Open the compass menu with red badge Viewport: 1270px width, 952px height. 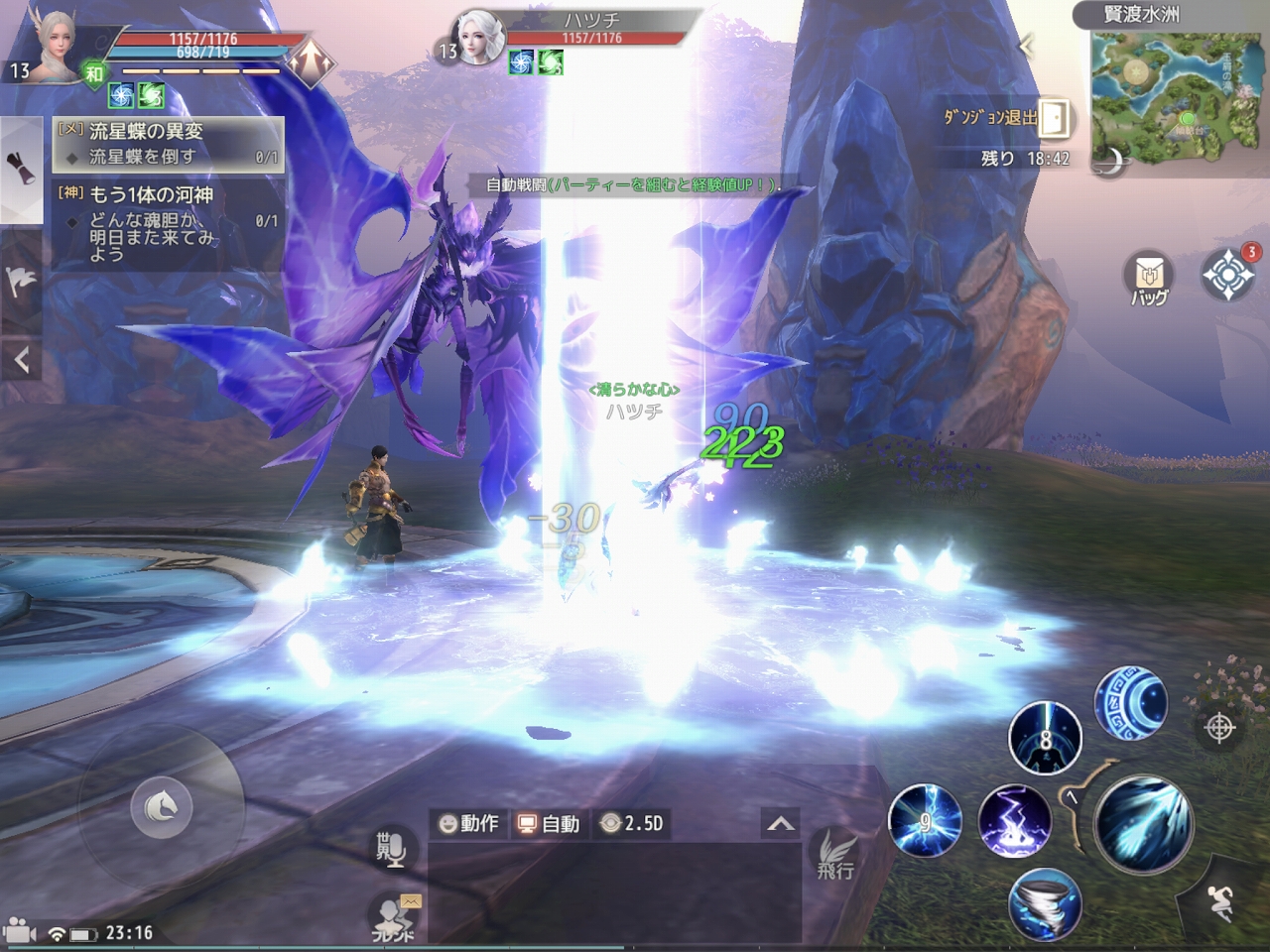coord(1227,273)
